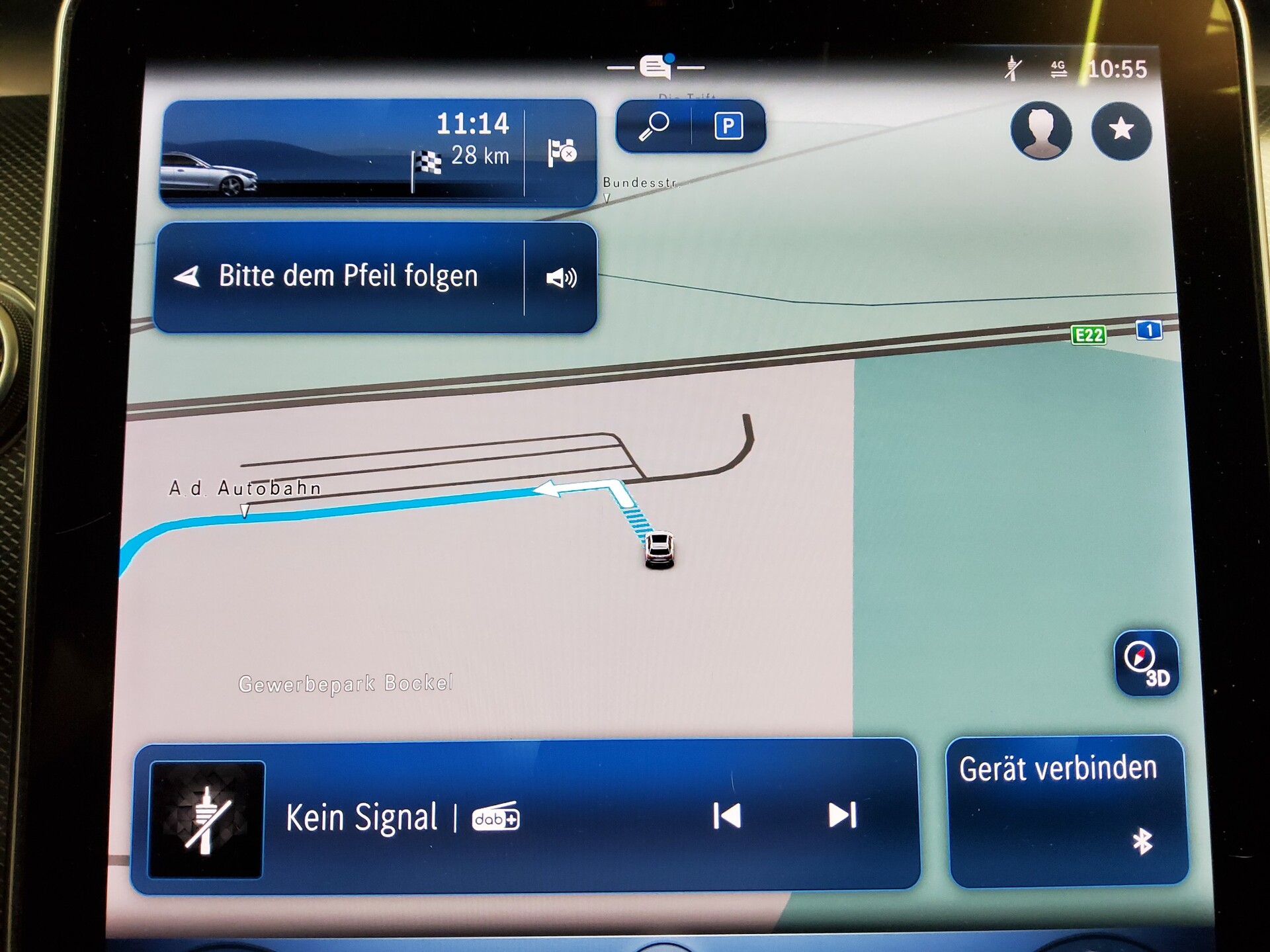Cancel route with the checkered flag icon

[562, 153]
